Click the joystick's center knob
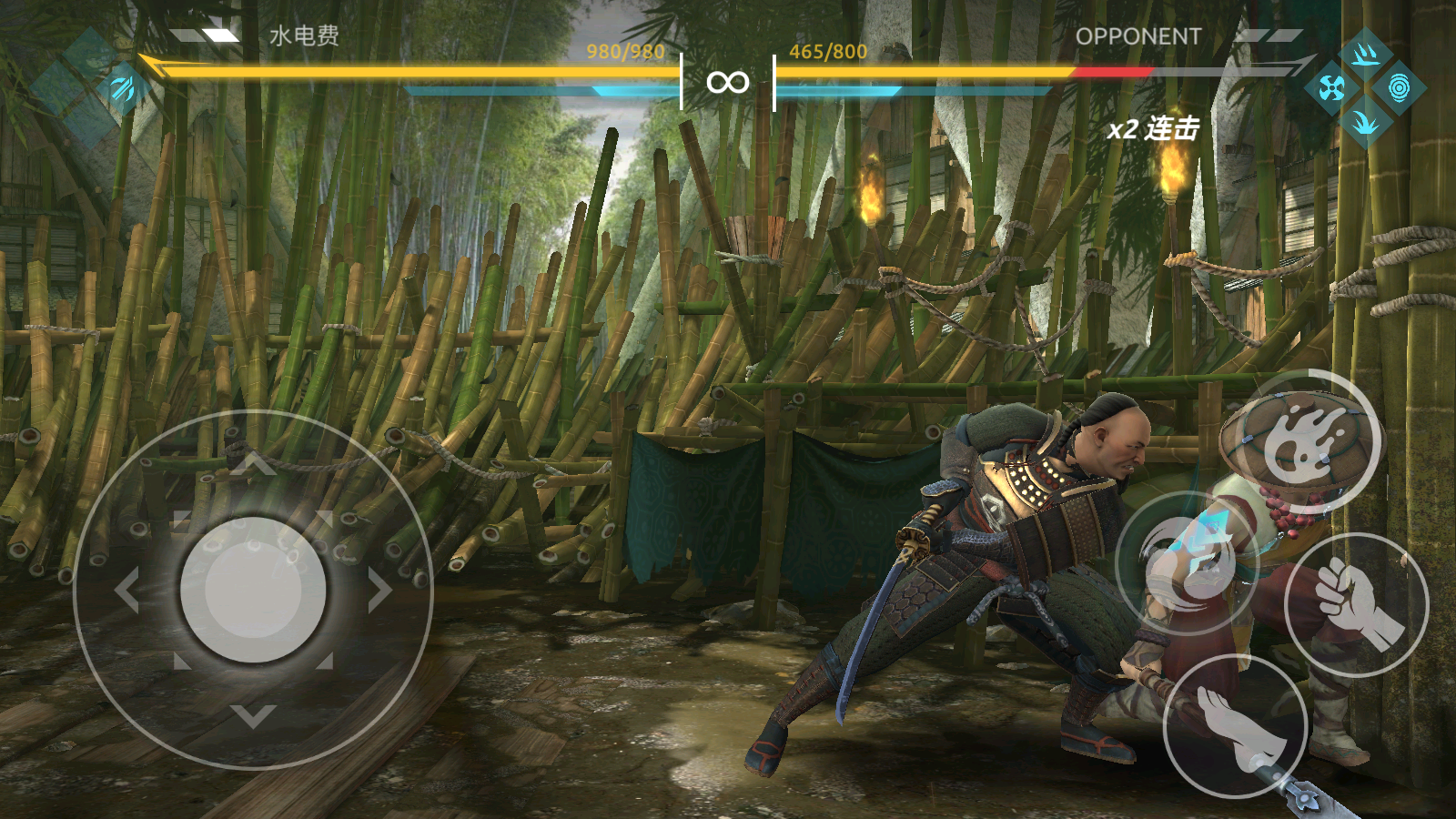1456x819 pixels. pyautogui.click(x=253, y=590)
